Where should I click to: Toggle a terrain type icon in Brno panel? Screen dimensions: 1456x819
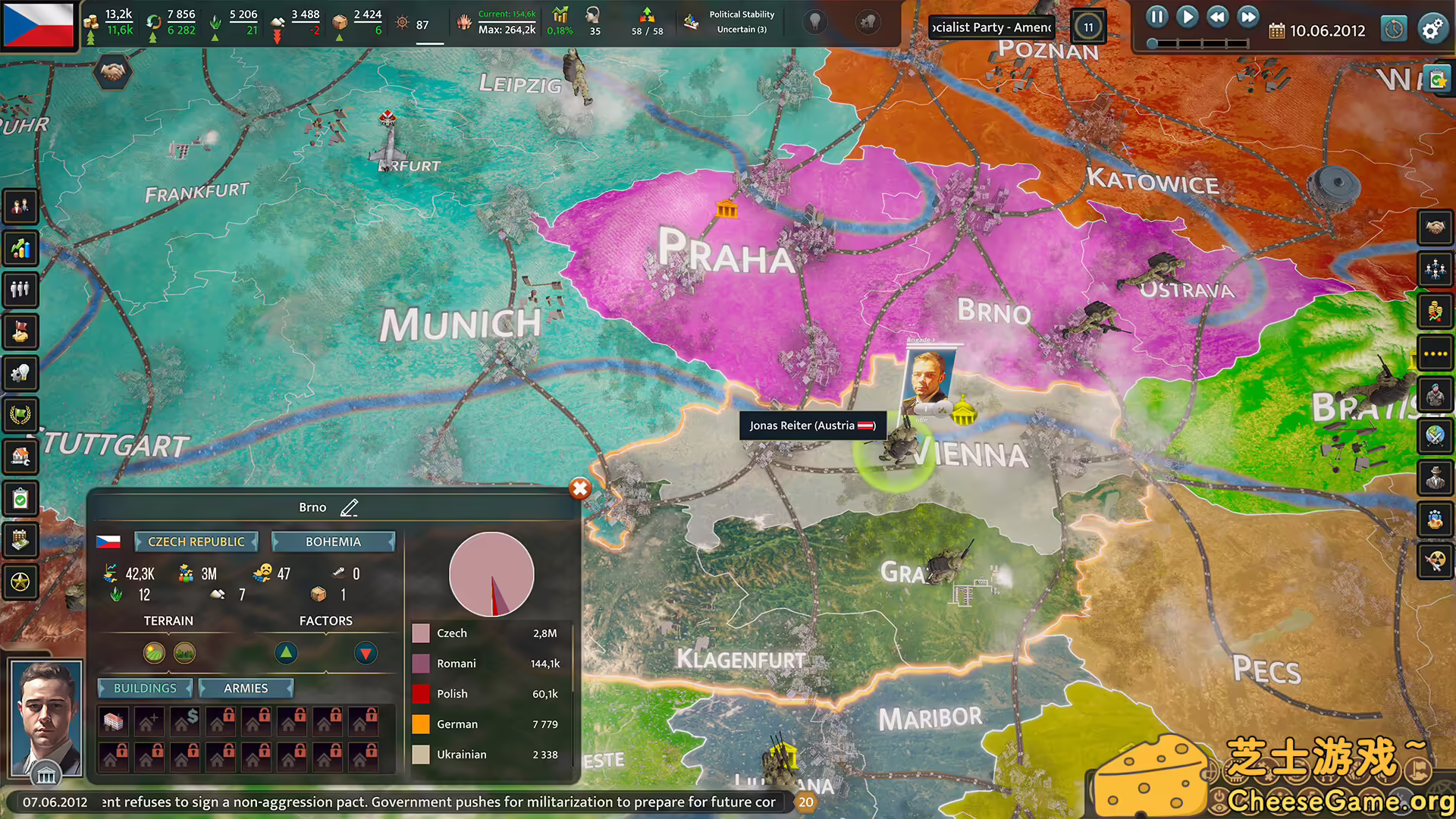(x=154, y=653)
